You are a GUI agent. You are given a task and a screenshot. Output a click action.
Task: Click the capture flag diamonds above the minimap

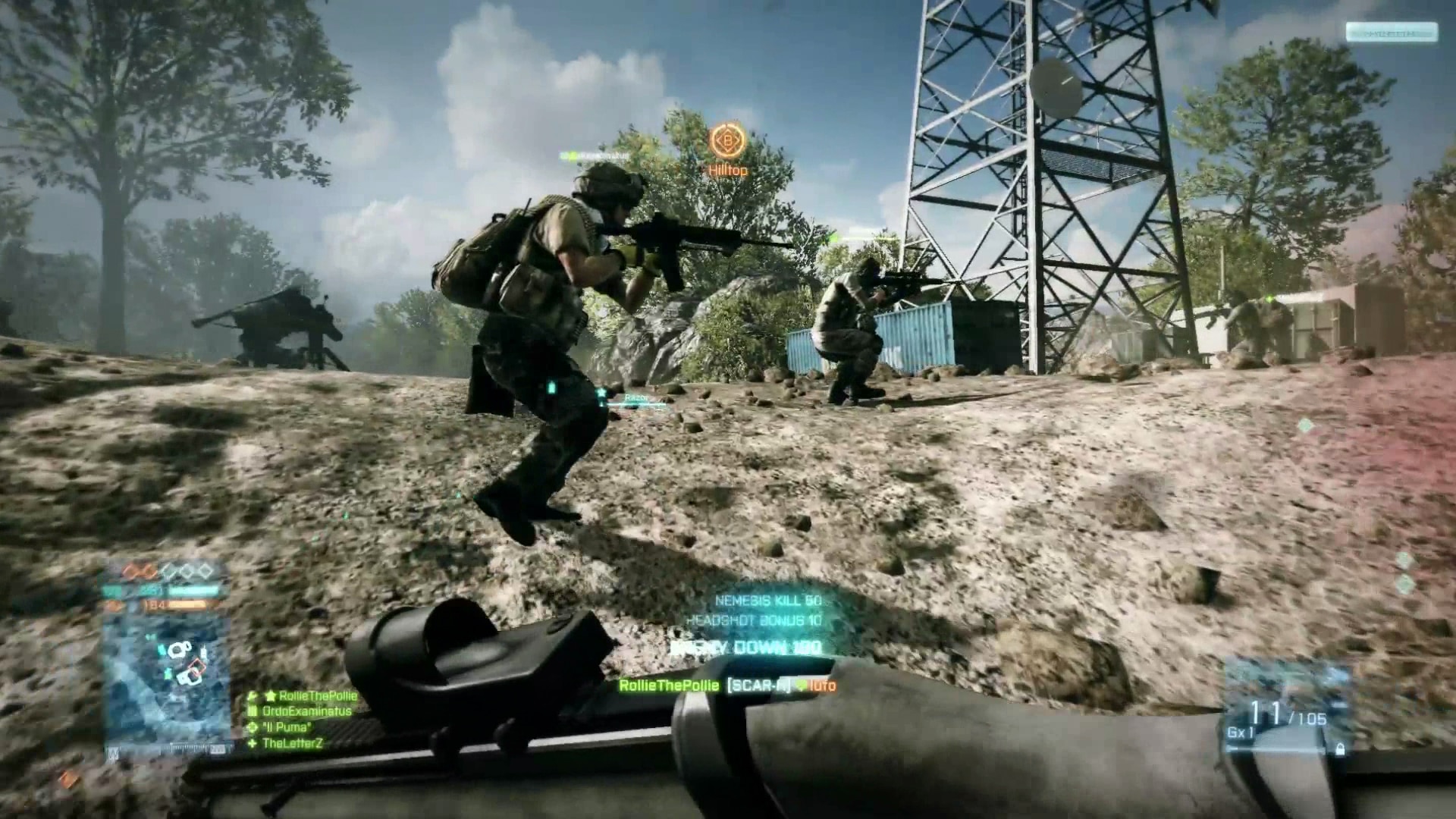168,572
